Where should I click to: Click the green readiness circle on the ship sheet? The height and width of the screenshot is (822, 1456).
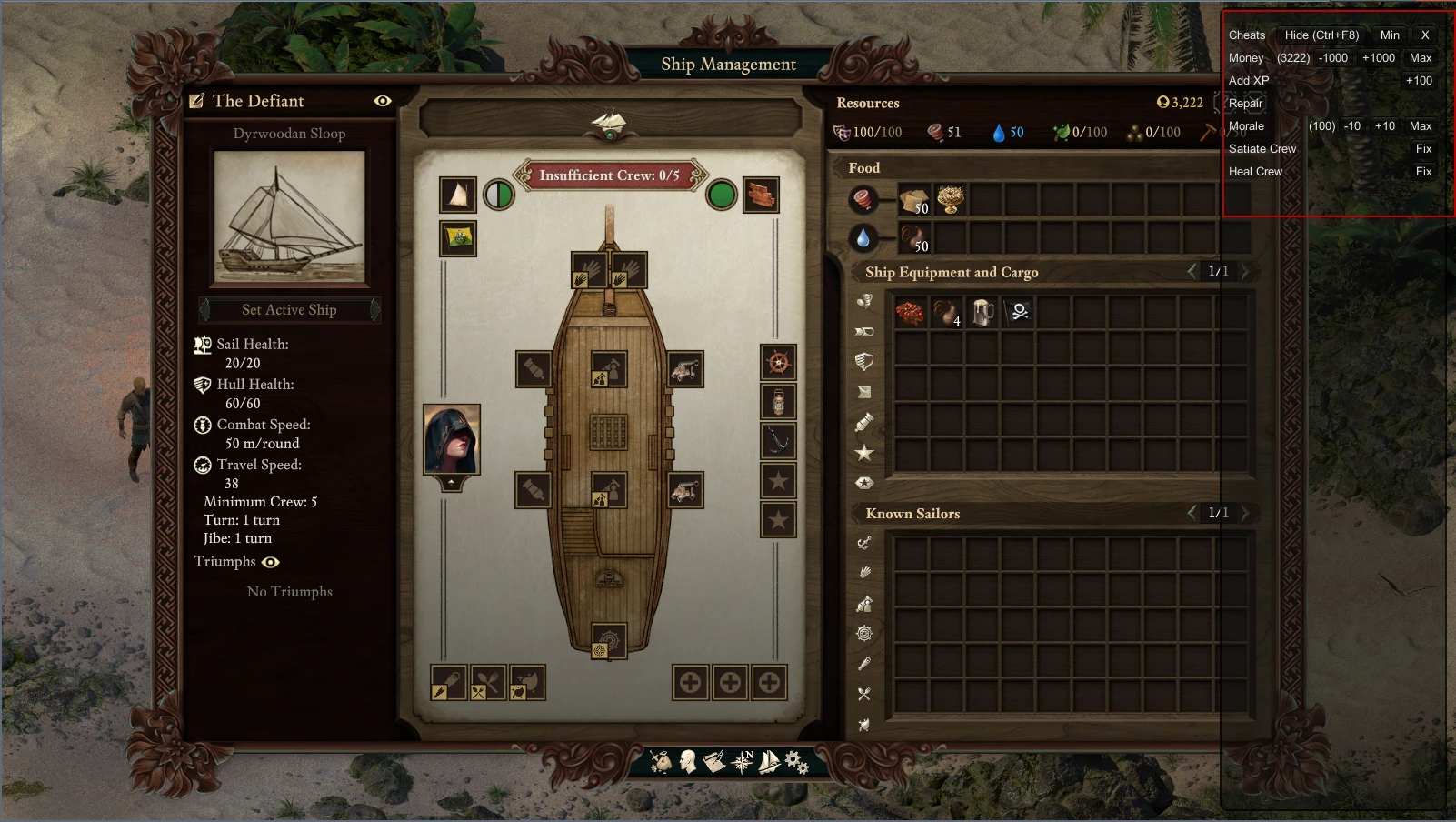(x=721, y=195)
